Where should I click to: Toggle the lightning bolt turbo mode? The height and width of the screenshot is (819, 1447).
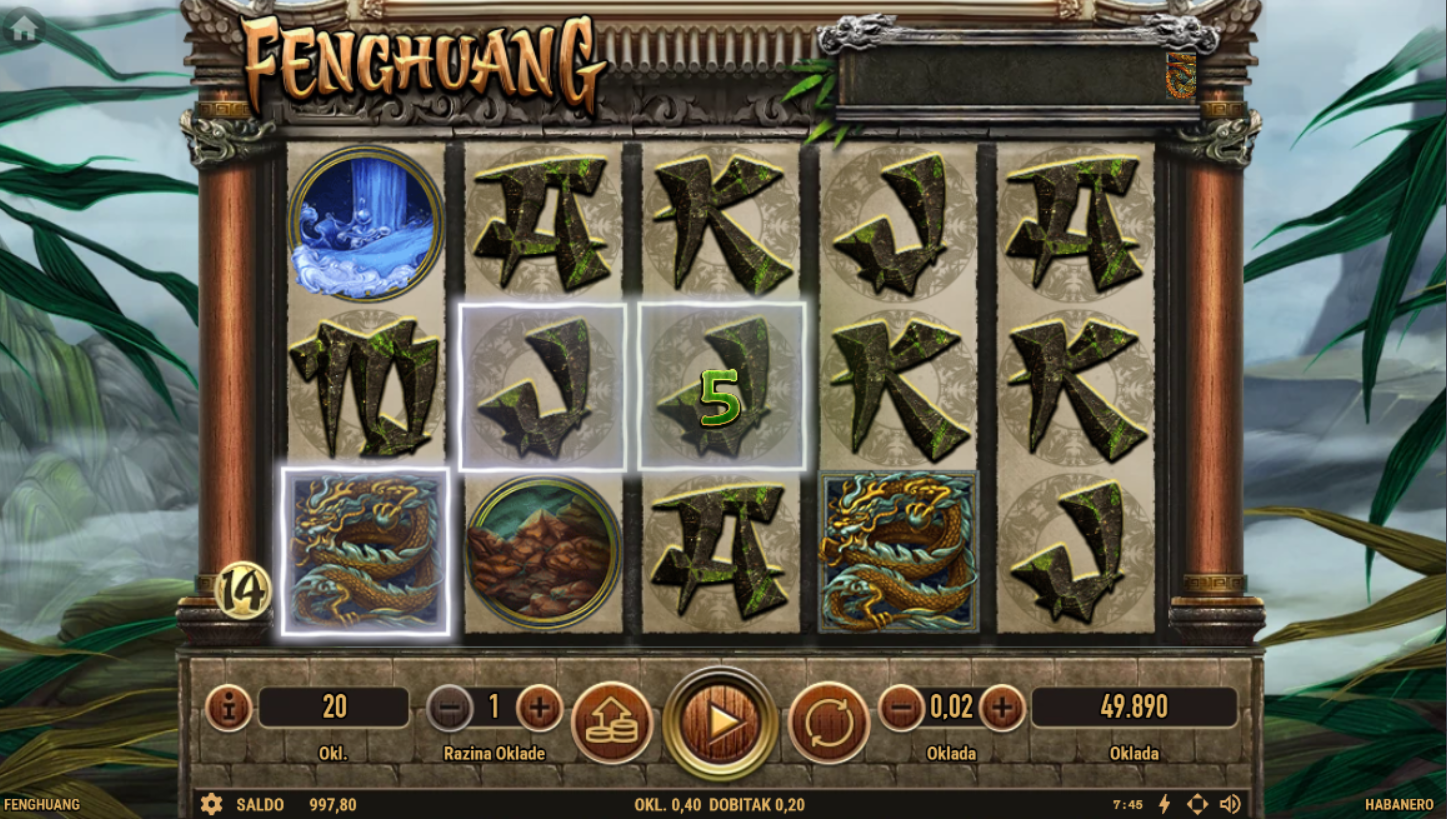pyautogui.click(x=1164, y=804)
